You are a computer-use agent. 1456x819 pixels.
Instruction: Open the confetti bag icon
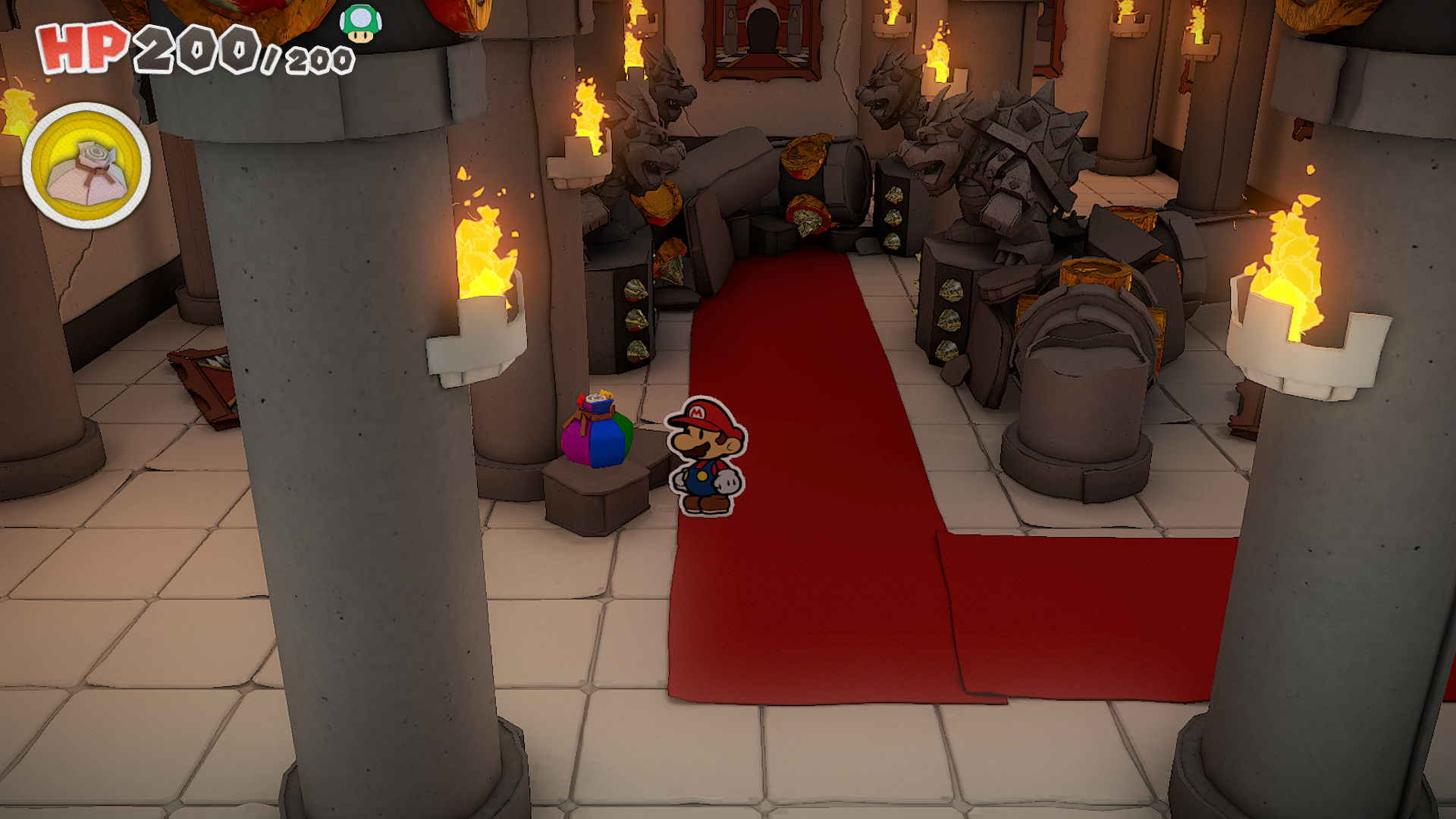[86, 166]
